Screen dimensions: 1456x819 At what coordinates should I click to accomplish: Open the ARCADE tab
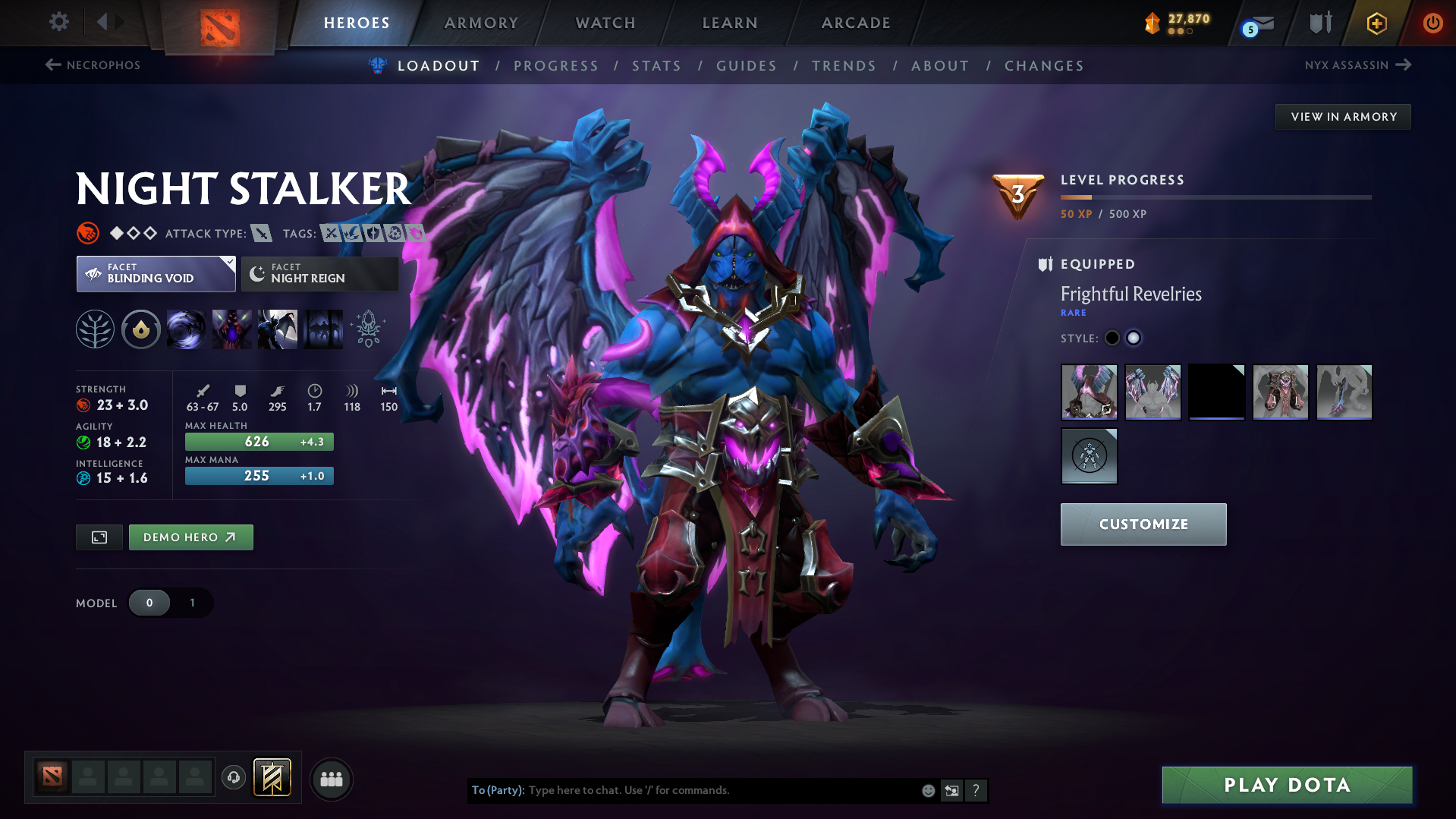point(855,23)
